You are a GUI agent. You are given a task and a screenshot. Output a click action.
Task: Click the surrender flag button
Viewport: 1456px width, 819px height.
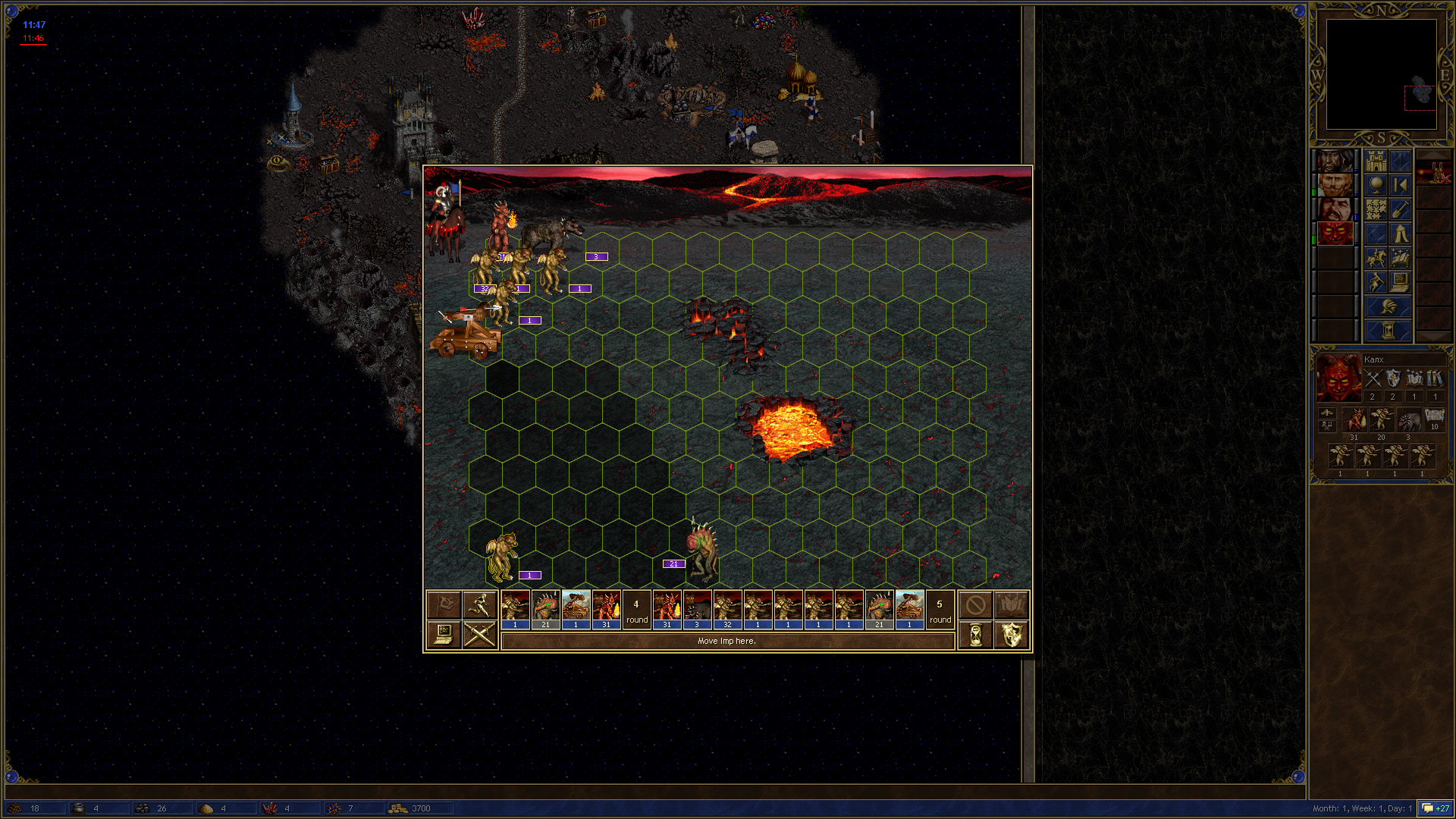click(x=444, y=604)
